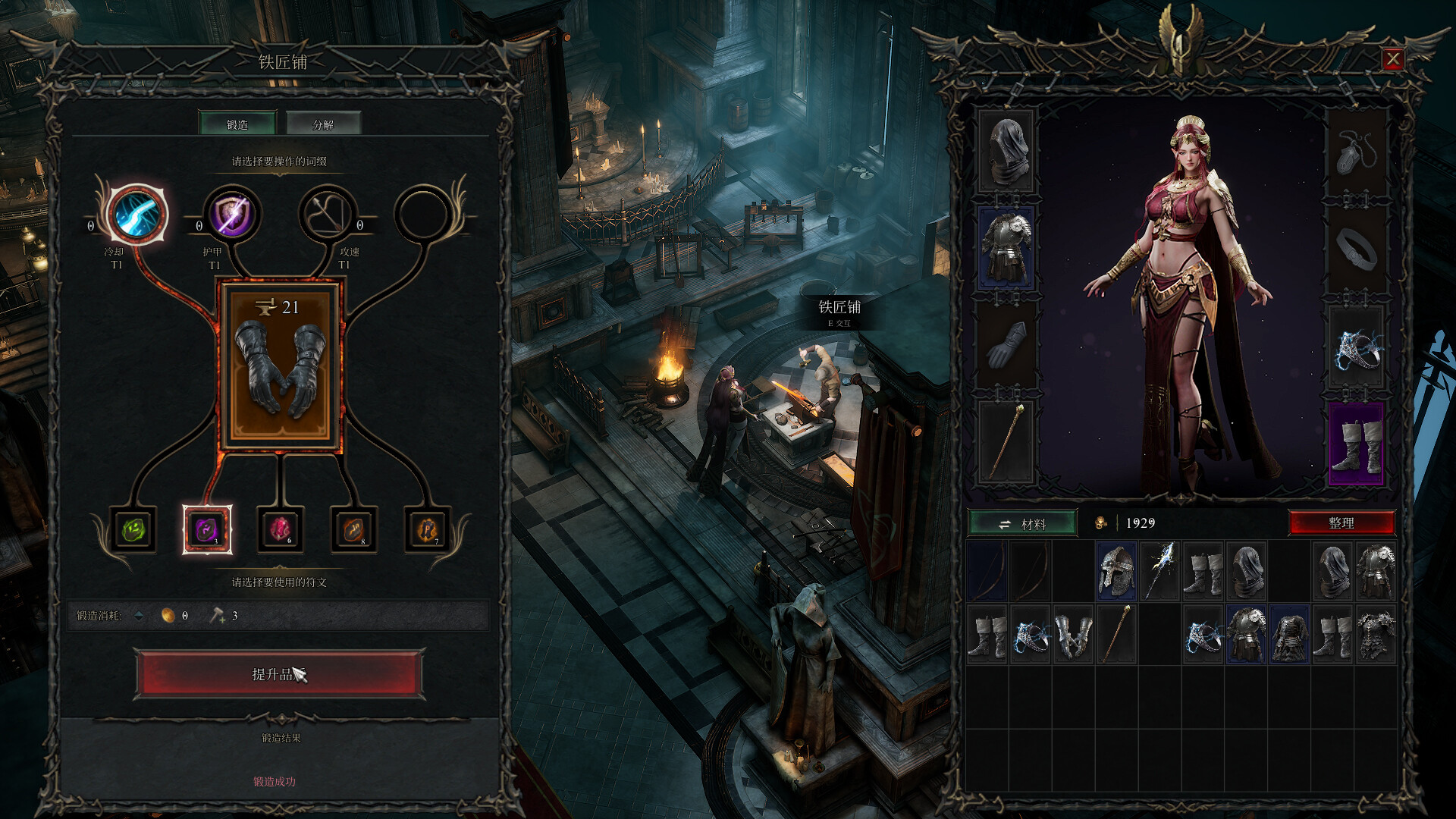Viewport: 1456px width, 819px height.
Task: Pick the 攻速 T1 attack speed affix
Action: tap(328, 214)
